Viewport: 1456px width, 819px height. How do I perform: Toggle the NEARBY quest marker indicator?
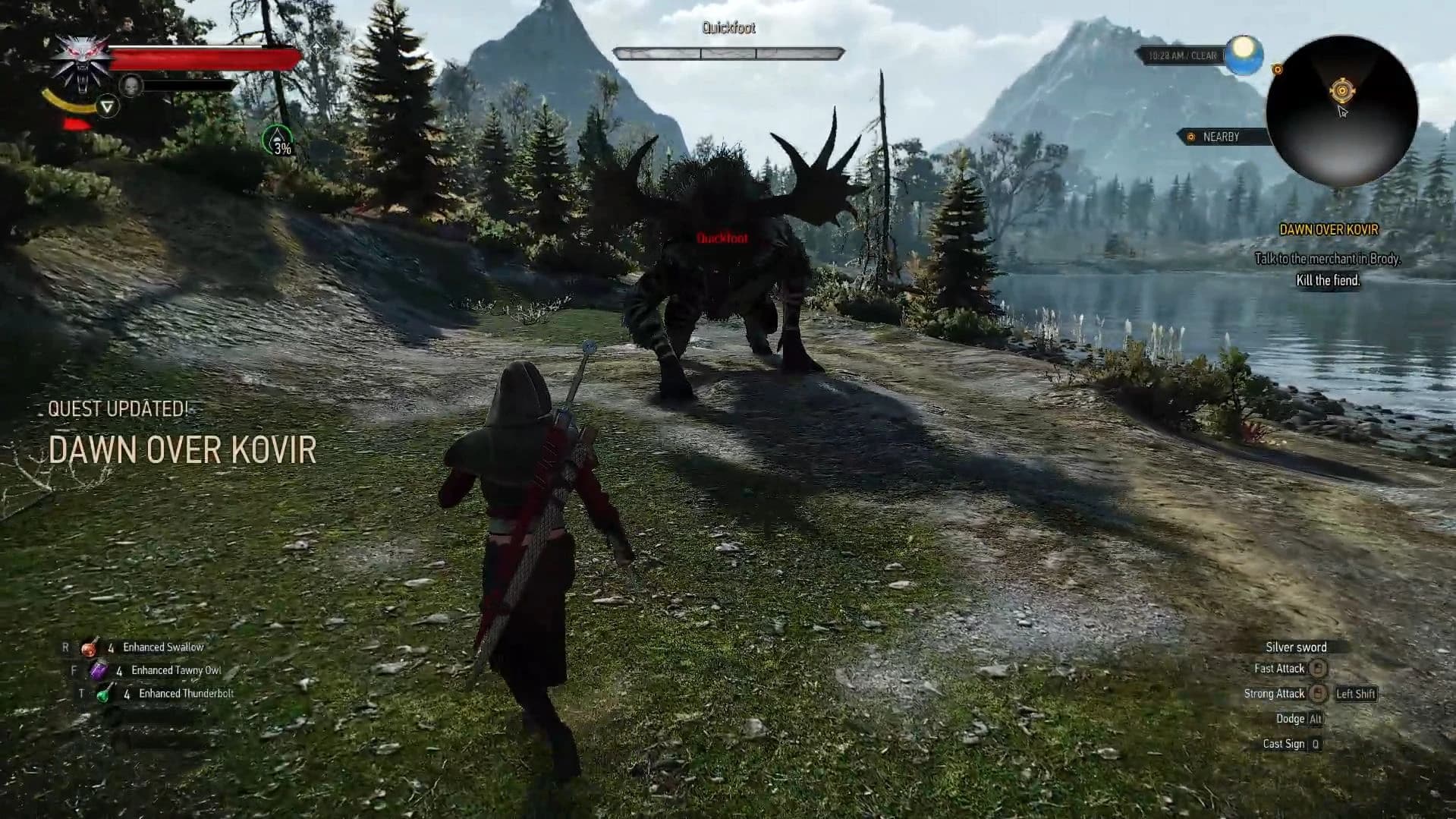click(1191, 137)
